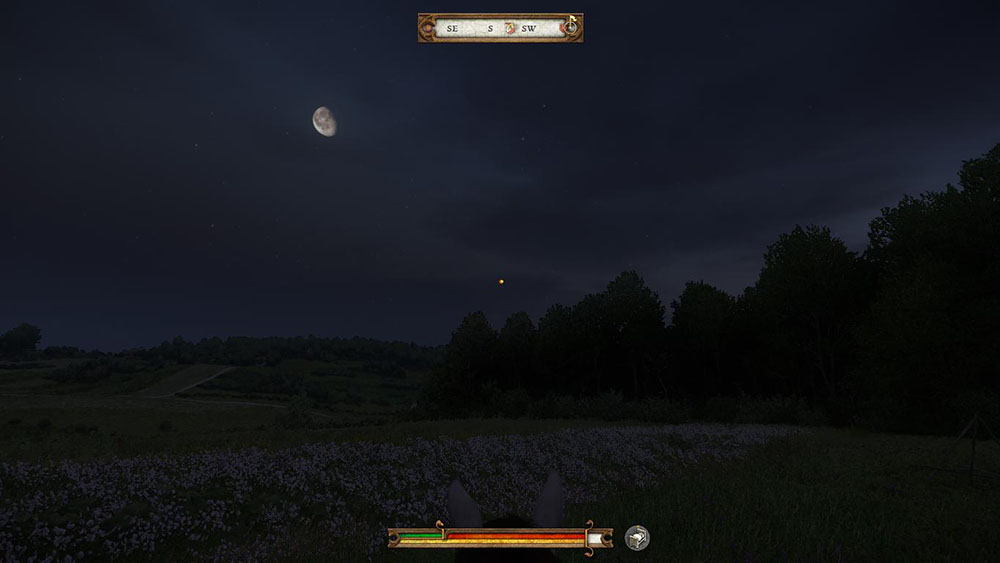Viewport: 1000px width, 563px height.
Task: Select the shield quest marker on compass
Action: coord(509,28)
